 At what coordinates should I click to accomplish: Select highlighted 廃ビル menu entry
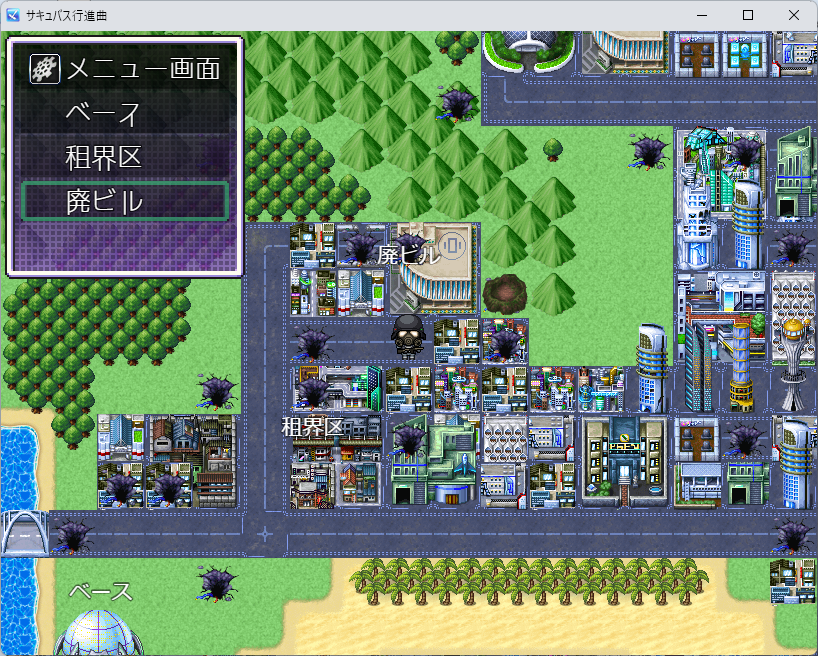[x=126, y=201]
